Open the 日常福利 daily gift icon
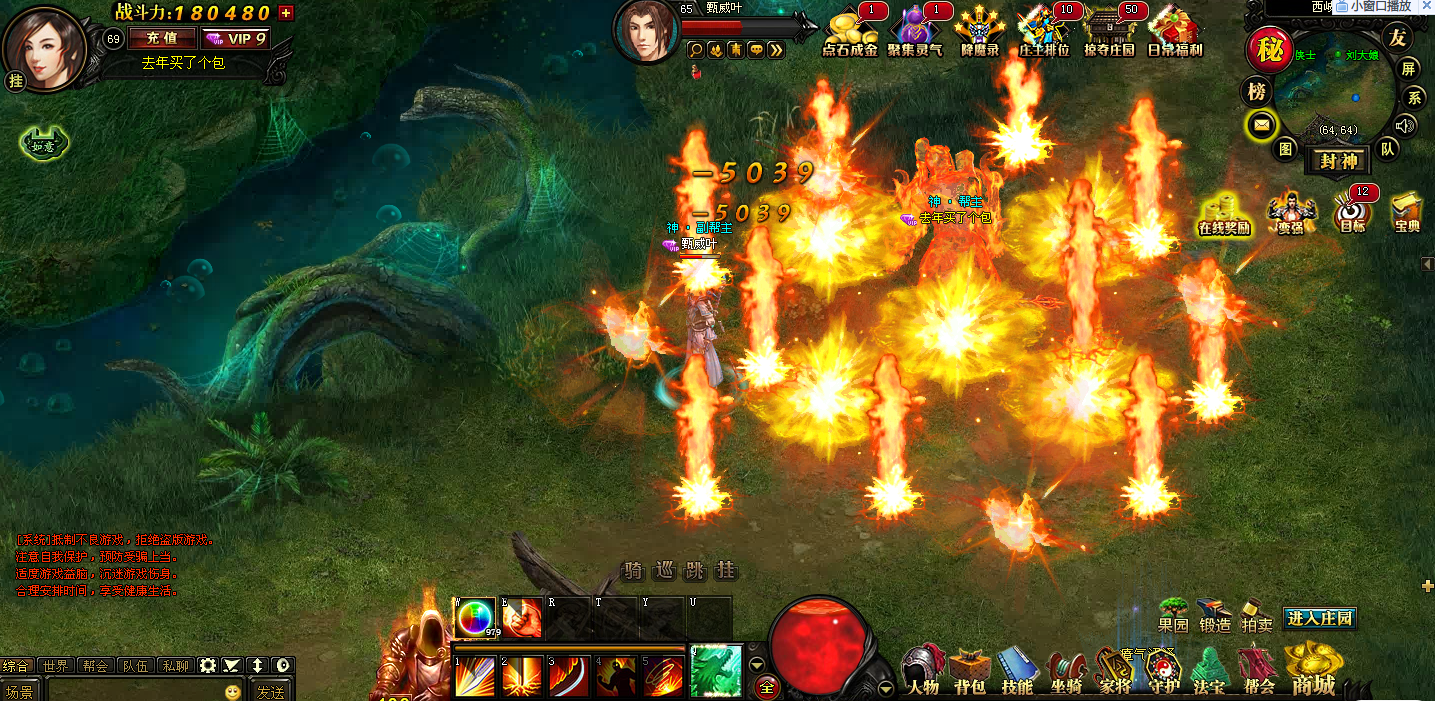This screenshot has height=701, width=1435. tap(1174, 31)
